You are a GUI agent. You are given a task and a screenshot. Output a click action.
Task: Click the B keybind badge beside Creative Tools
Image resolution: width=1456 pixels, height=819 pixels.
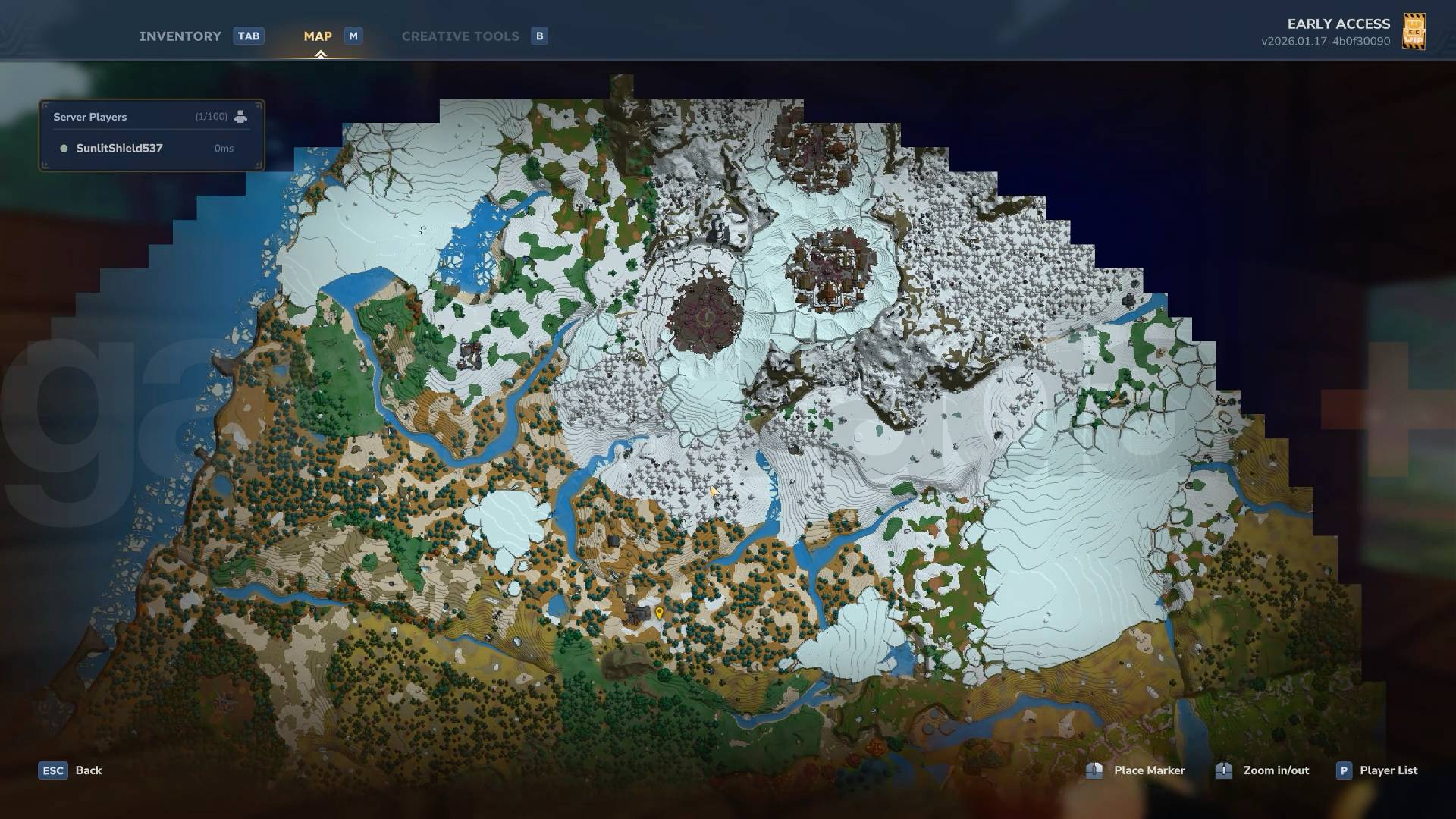pos(539,36)
